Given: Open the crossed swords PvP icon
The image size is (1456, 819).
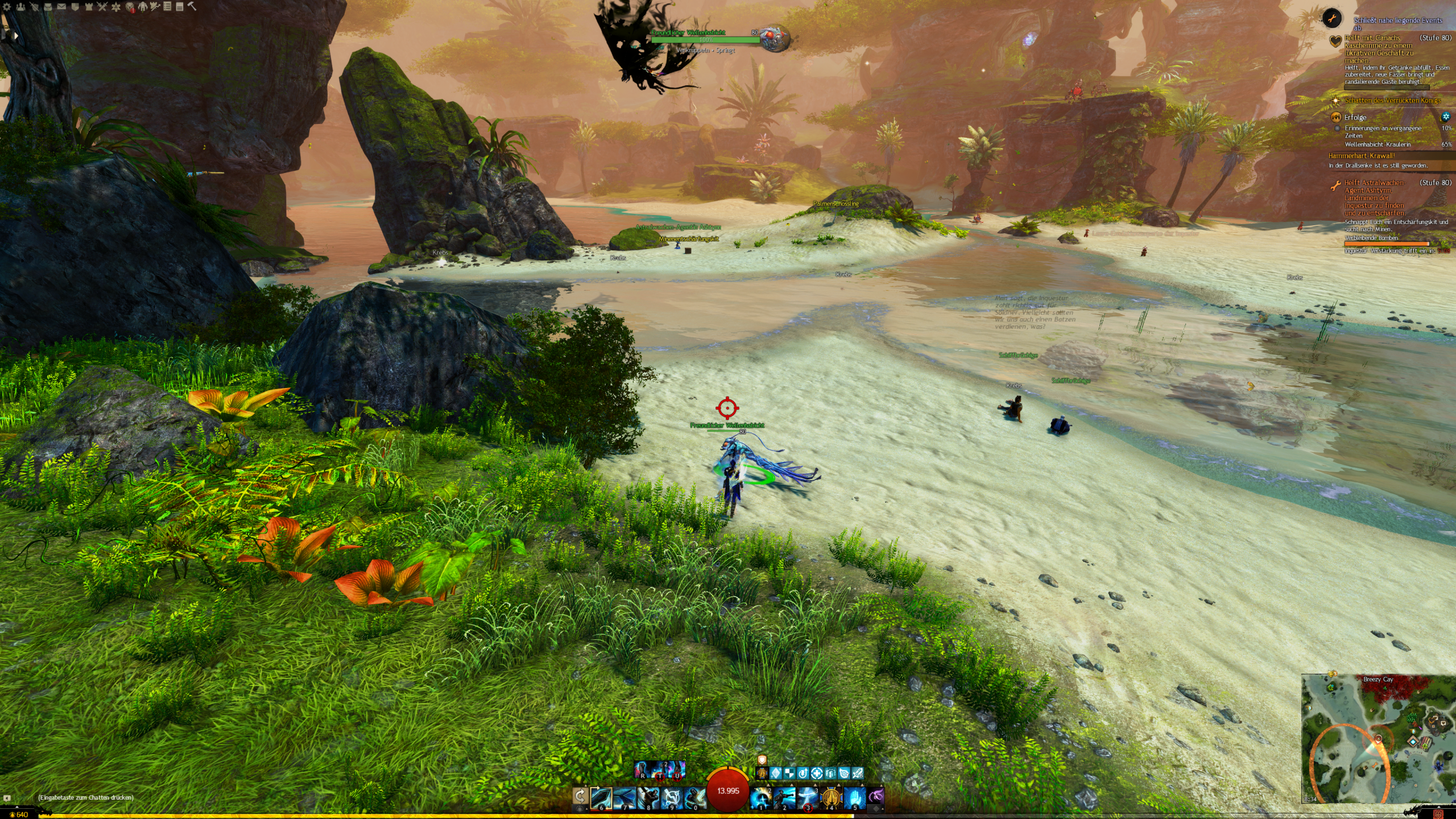Looking at the screenshot, I should pos(102,7).
